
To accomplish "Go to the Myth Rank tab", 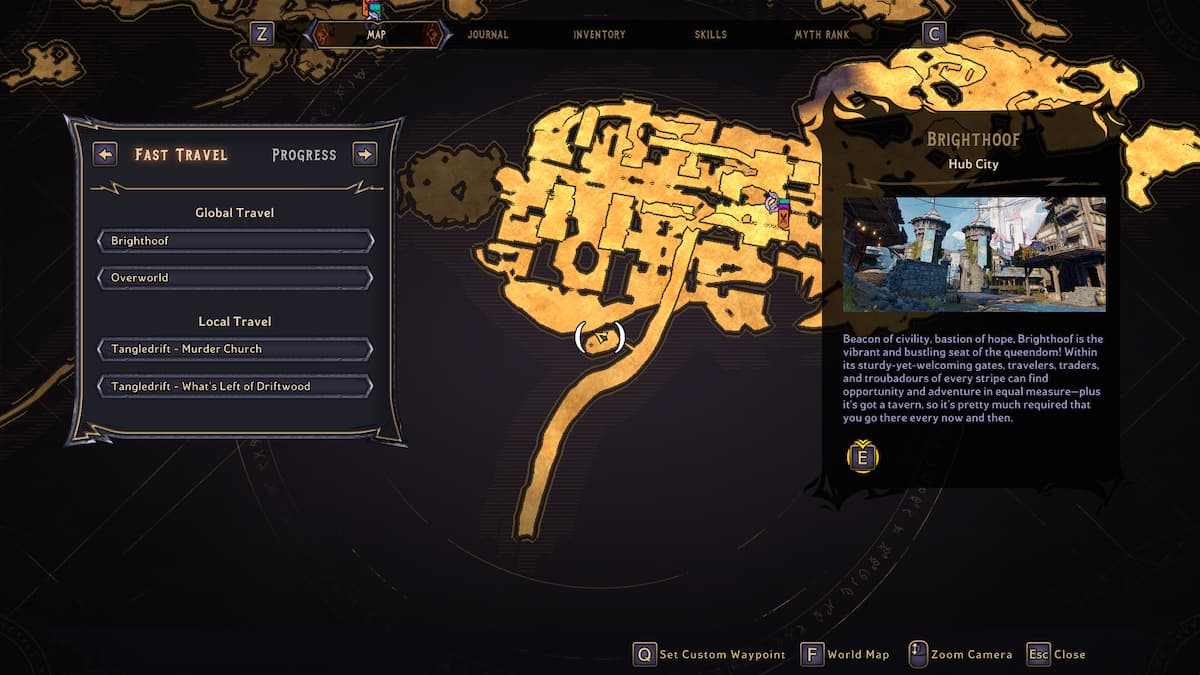I will 822,35.
